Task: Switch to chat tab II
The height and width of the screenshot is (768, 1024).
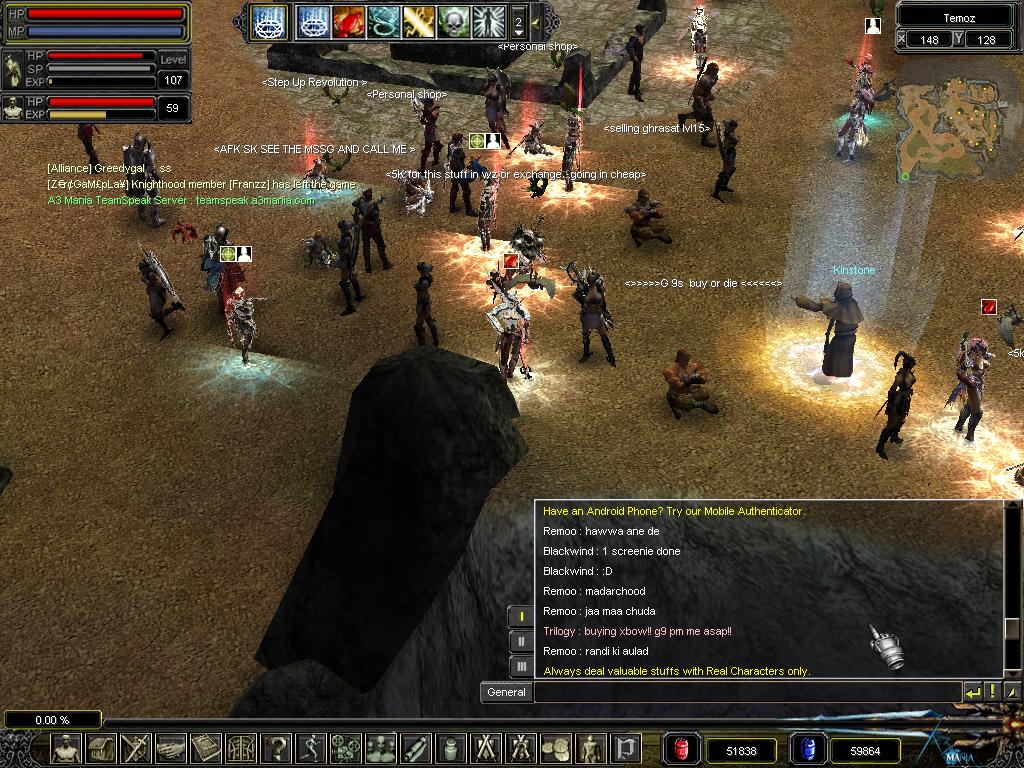Action: [521, 641]
